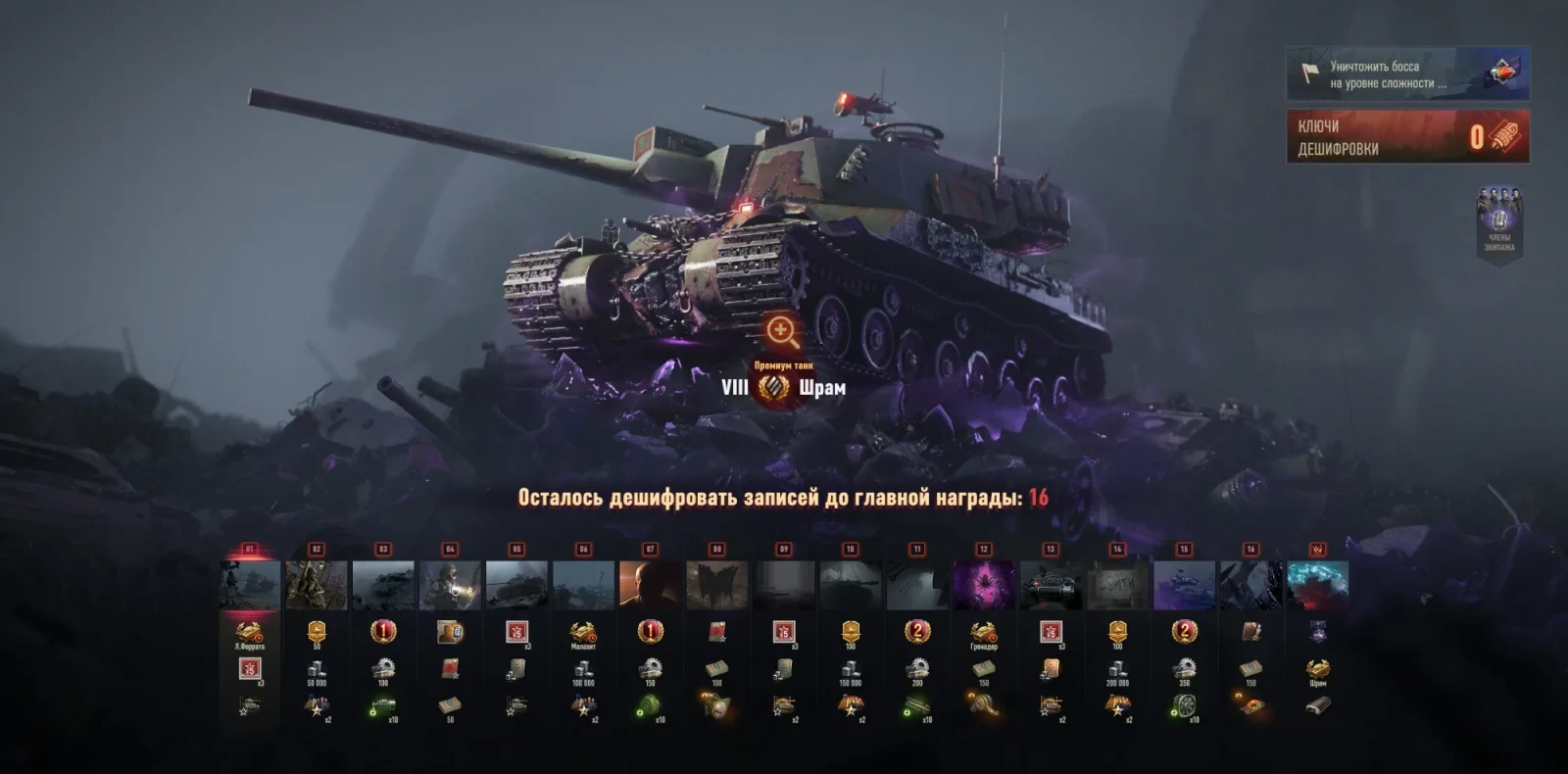This screenshot has height=774, width=1568.
Task: Select record 14 with the SMITH sign
Action: [x=1117, y=585]
